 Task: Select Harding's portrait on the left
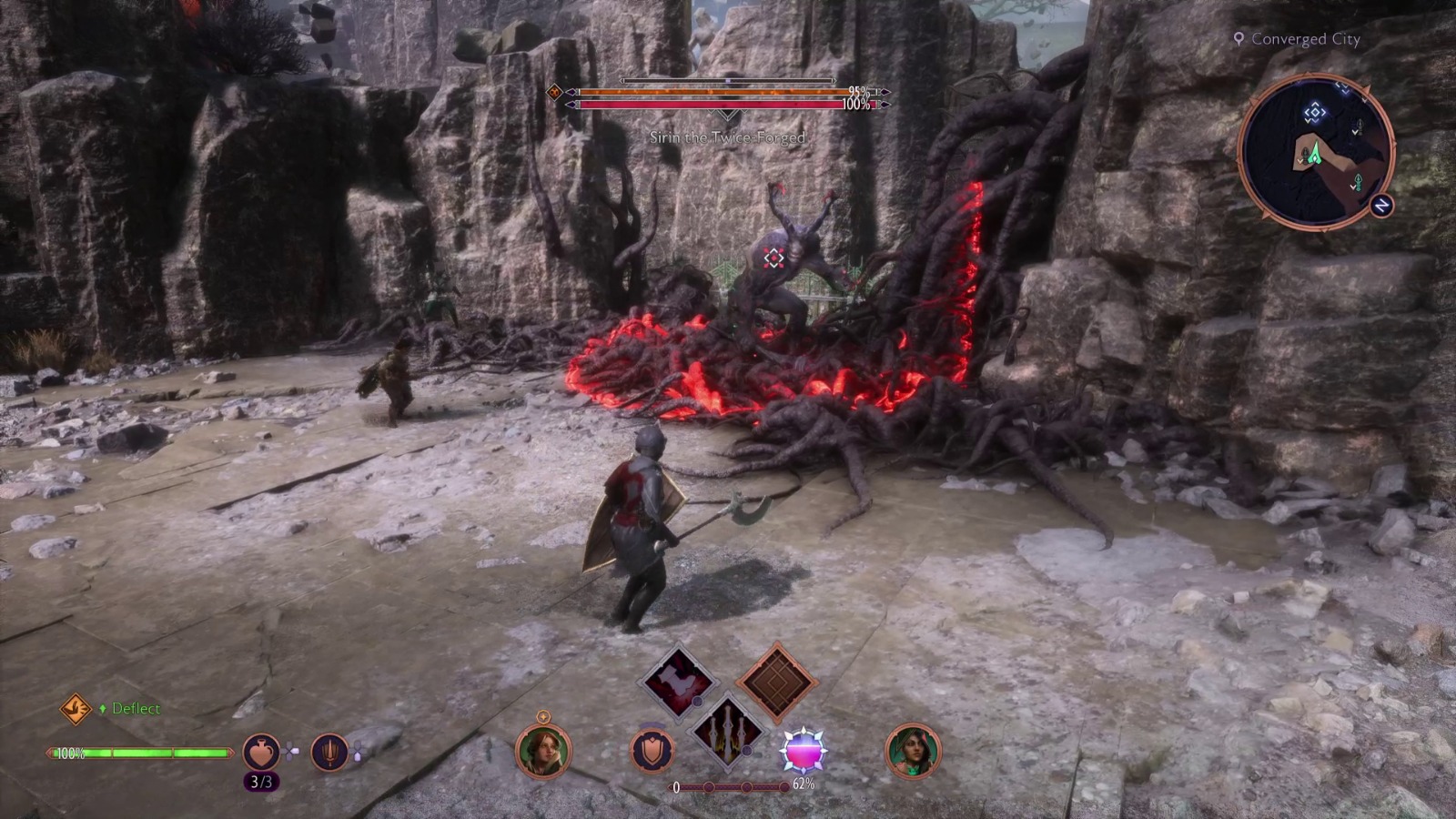point(542,751)
